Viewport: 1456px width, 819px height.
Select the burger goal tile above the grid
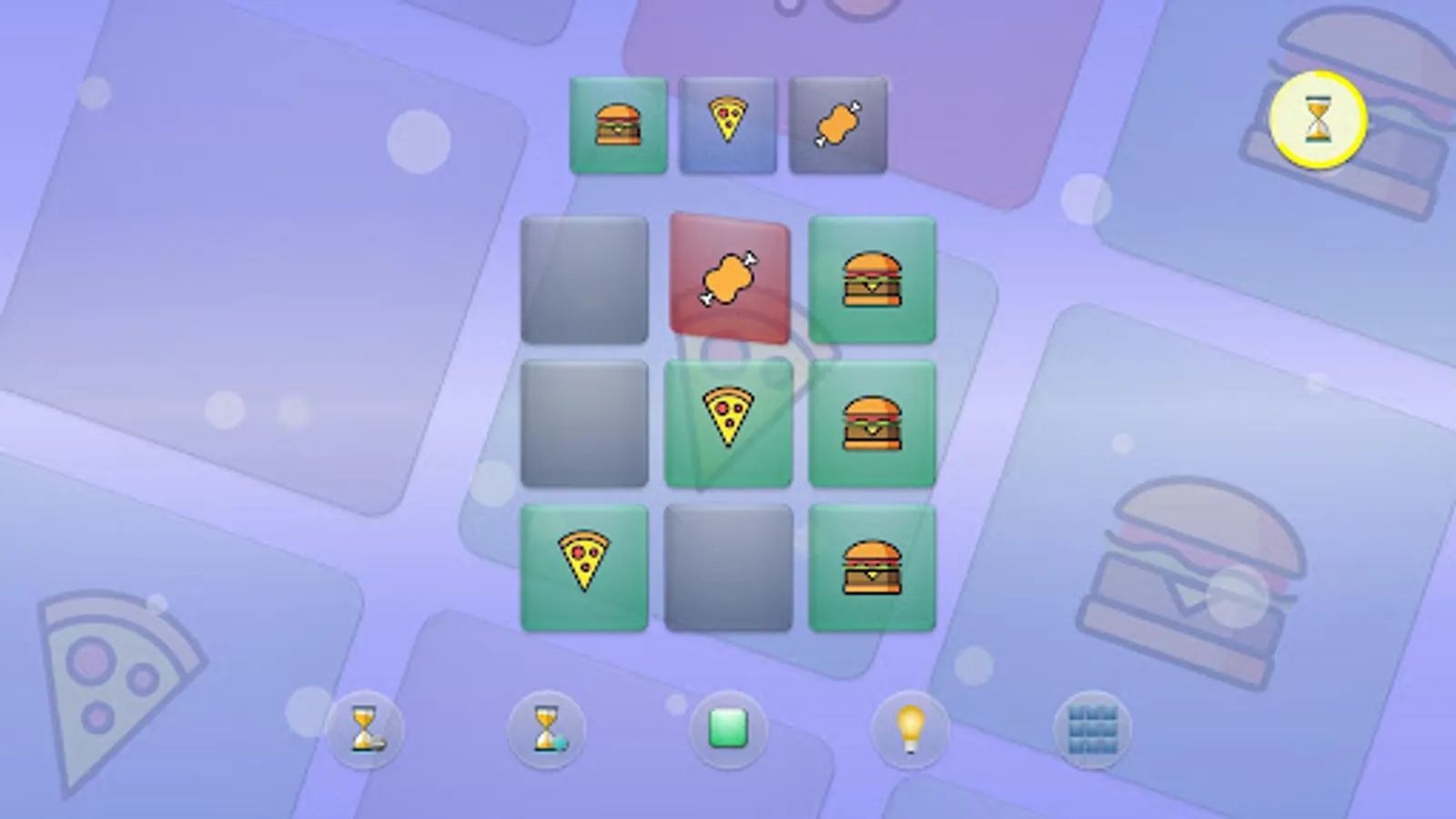618,125
